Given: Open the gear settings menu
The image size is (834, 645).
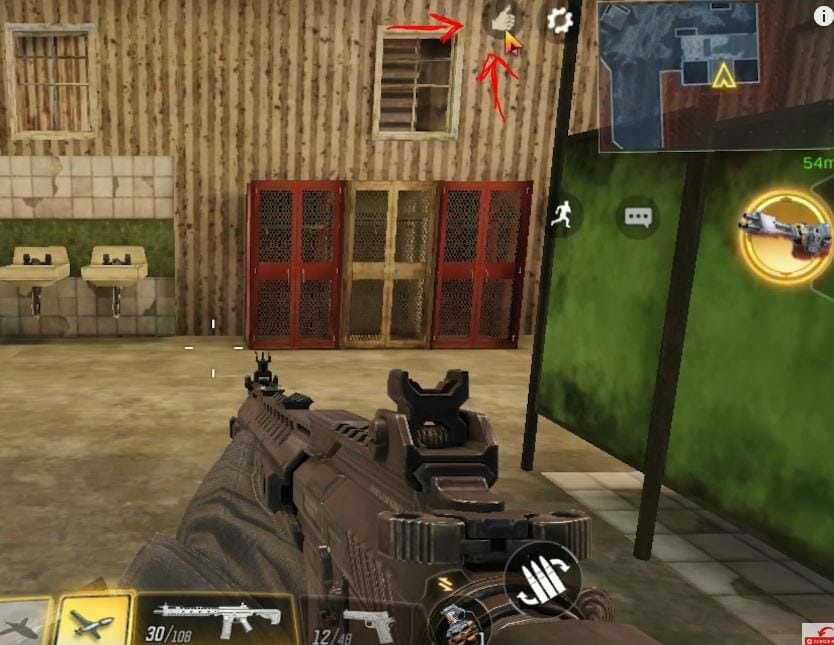Looking at the screenshot, I should click(559, 20).
